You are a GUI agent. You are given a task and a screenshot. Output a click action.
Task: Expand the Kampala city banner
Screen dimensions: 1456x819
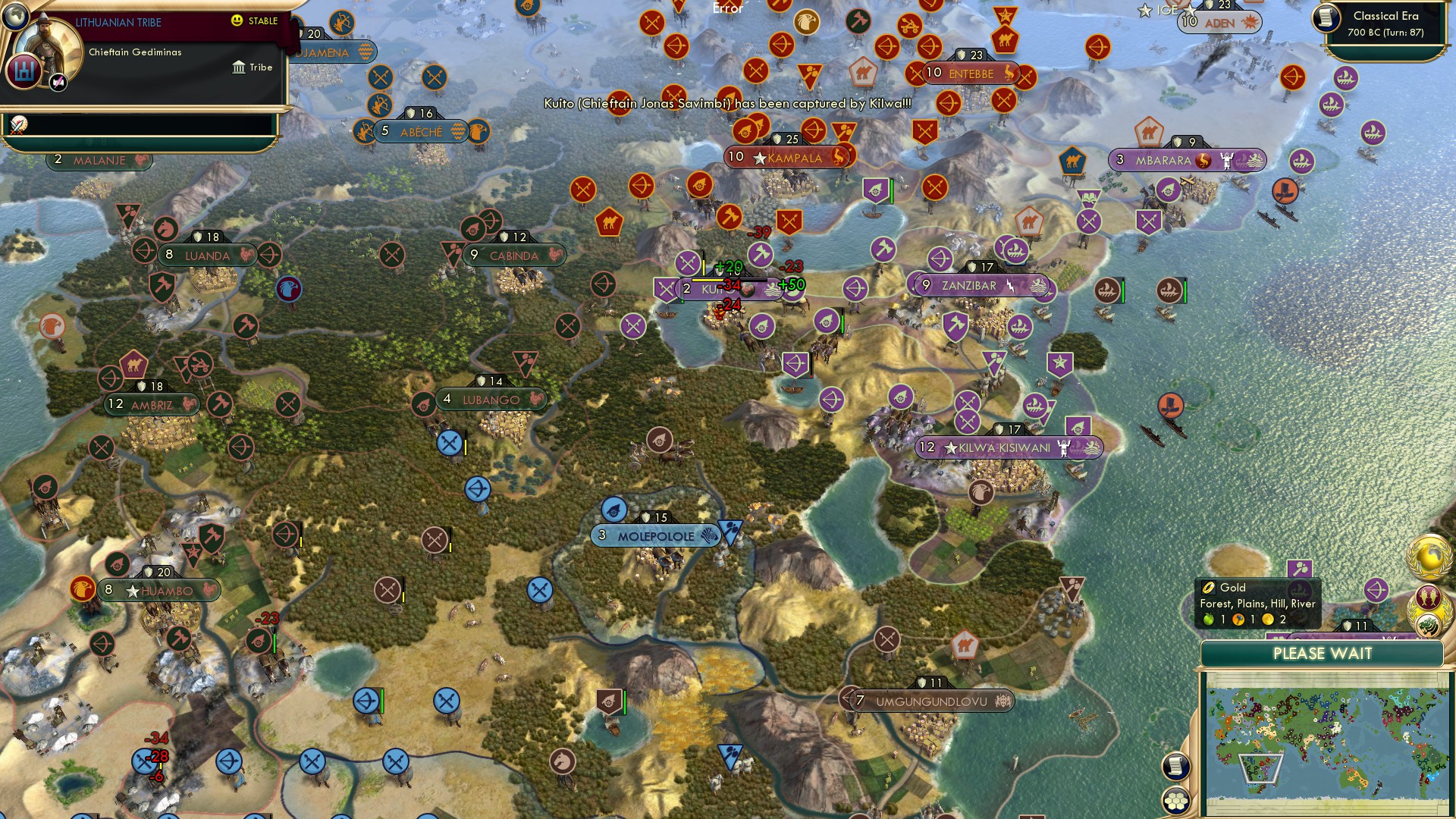tap(789, 158)
